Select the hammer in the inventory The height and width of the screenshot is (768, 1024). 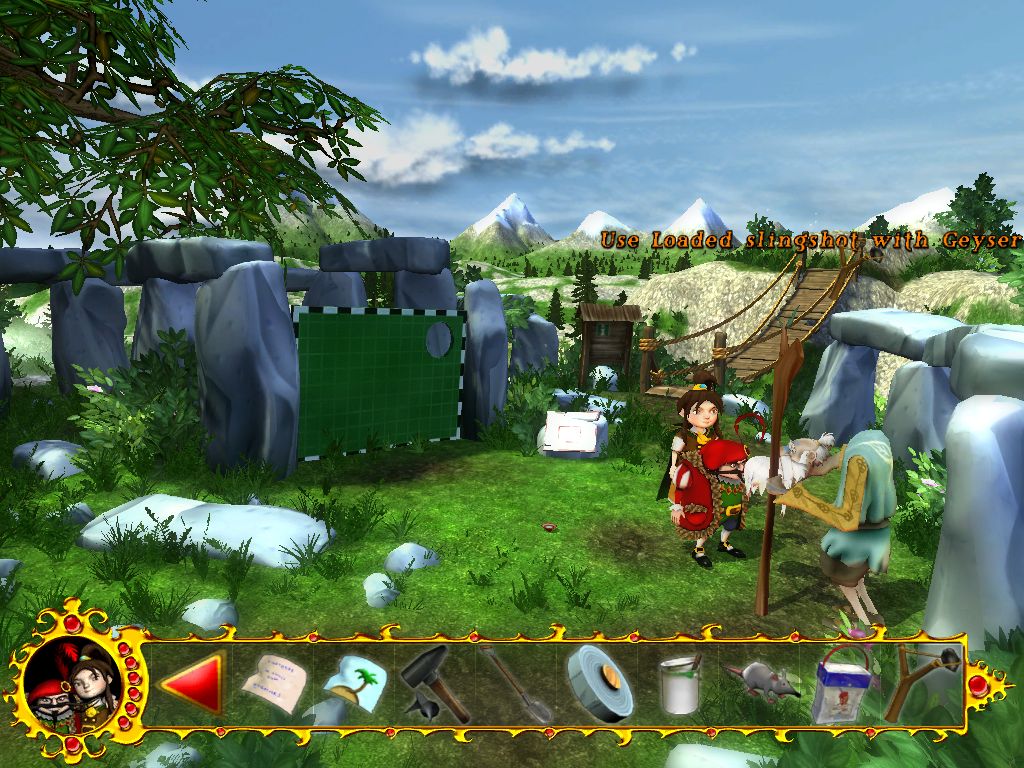(435, 683)
